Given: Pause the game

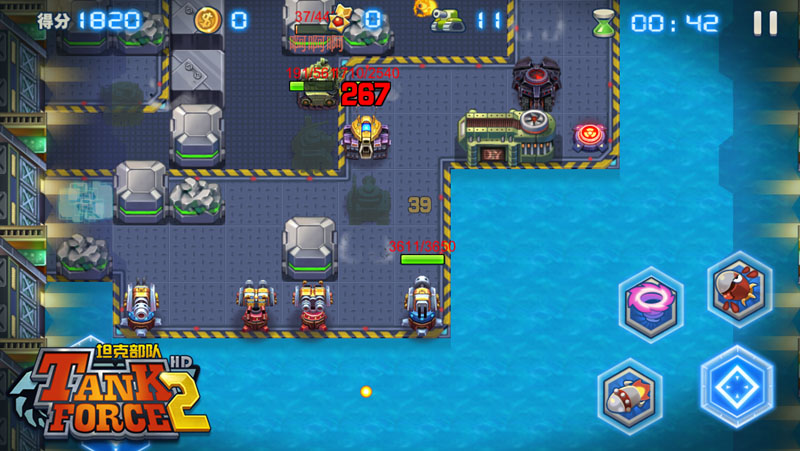Looking at the screenshot, I should point(765,22).
